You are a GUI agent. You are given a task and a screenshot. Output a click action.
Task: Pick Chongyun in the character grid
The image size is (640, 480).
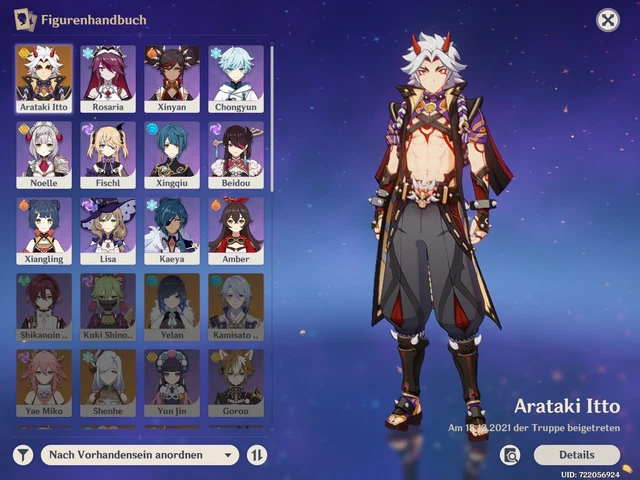click(x=236, y=76)
